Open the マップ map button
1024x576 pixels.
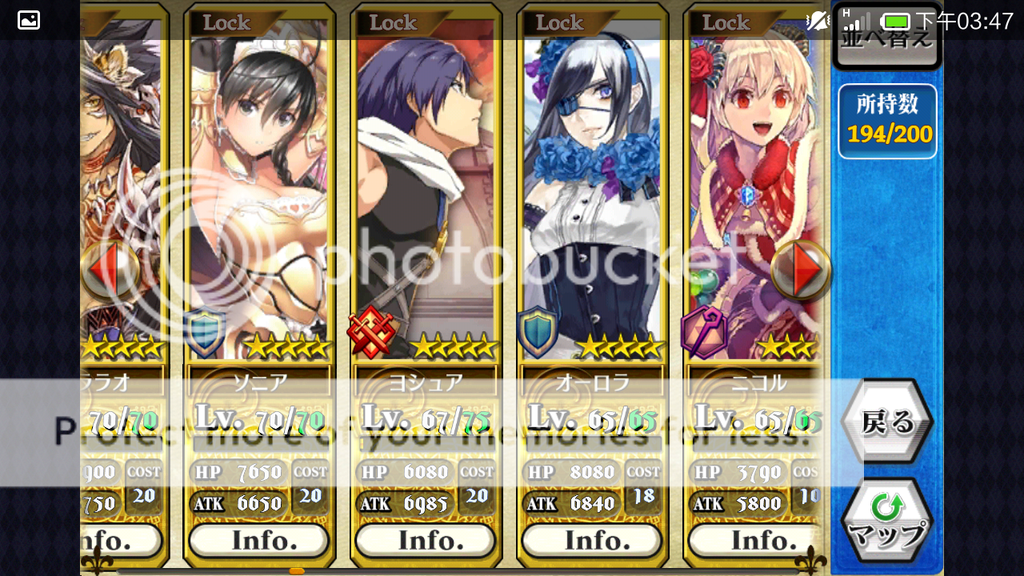[x=886, y=520]
